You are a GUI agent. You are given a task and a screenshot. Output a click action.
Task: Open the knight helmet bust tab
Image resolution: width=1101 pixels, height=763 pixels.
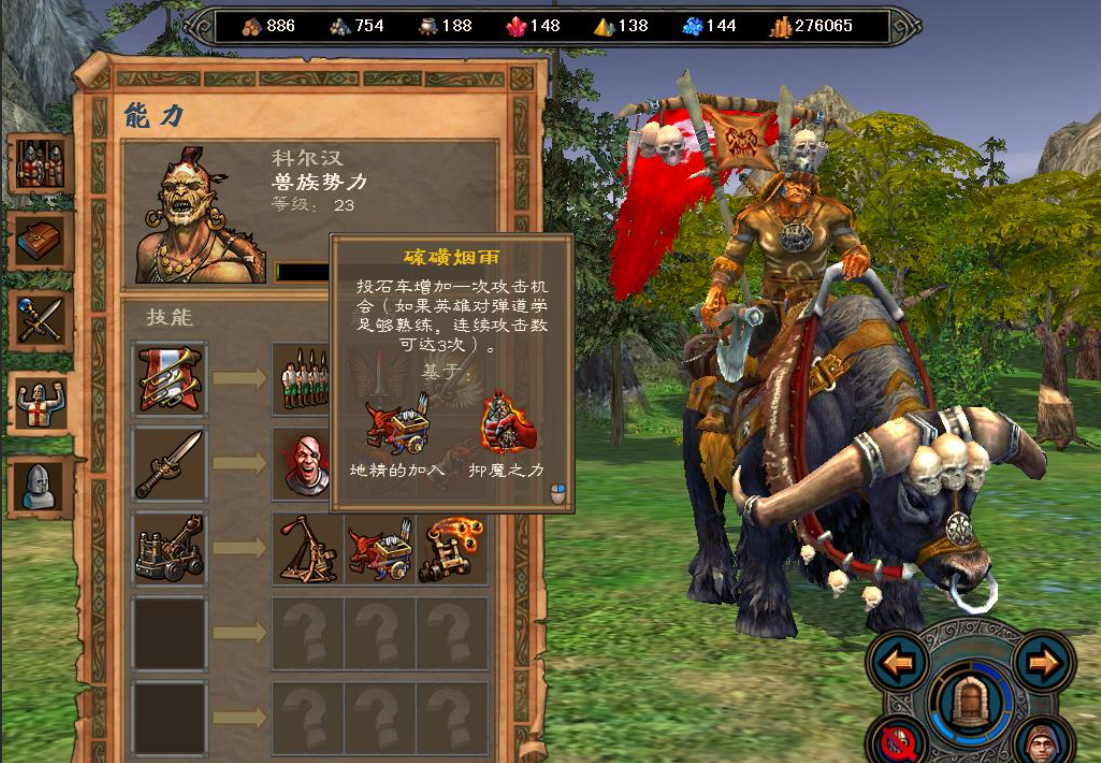pos(41,486)
